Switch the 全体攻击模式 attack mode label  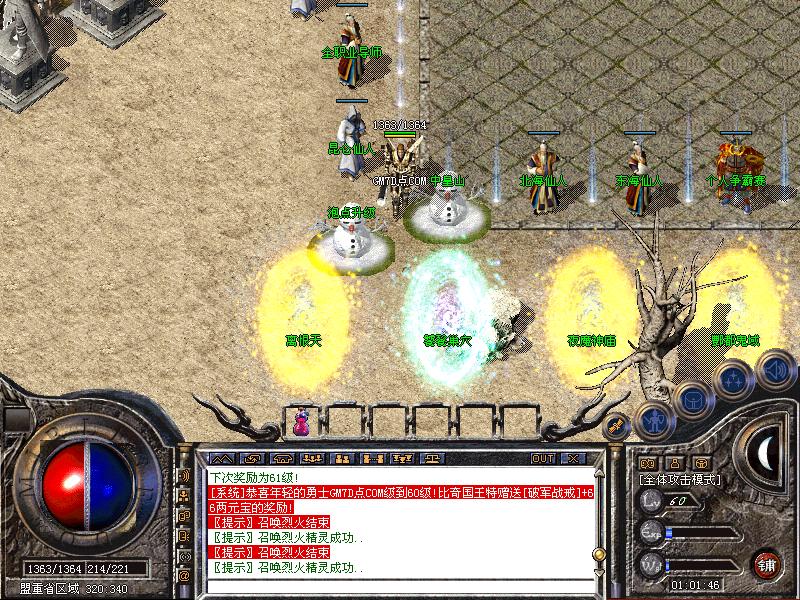tap(678, 480)
